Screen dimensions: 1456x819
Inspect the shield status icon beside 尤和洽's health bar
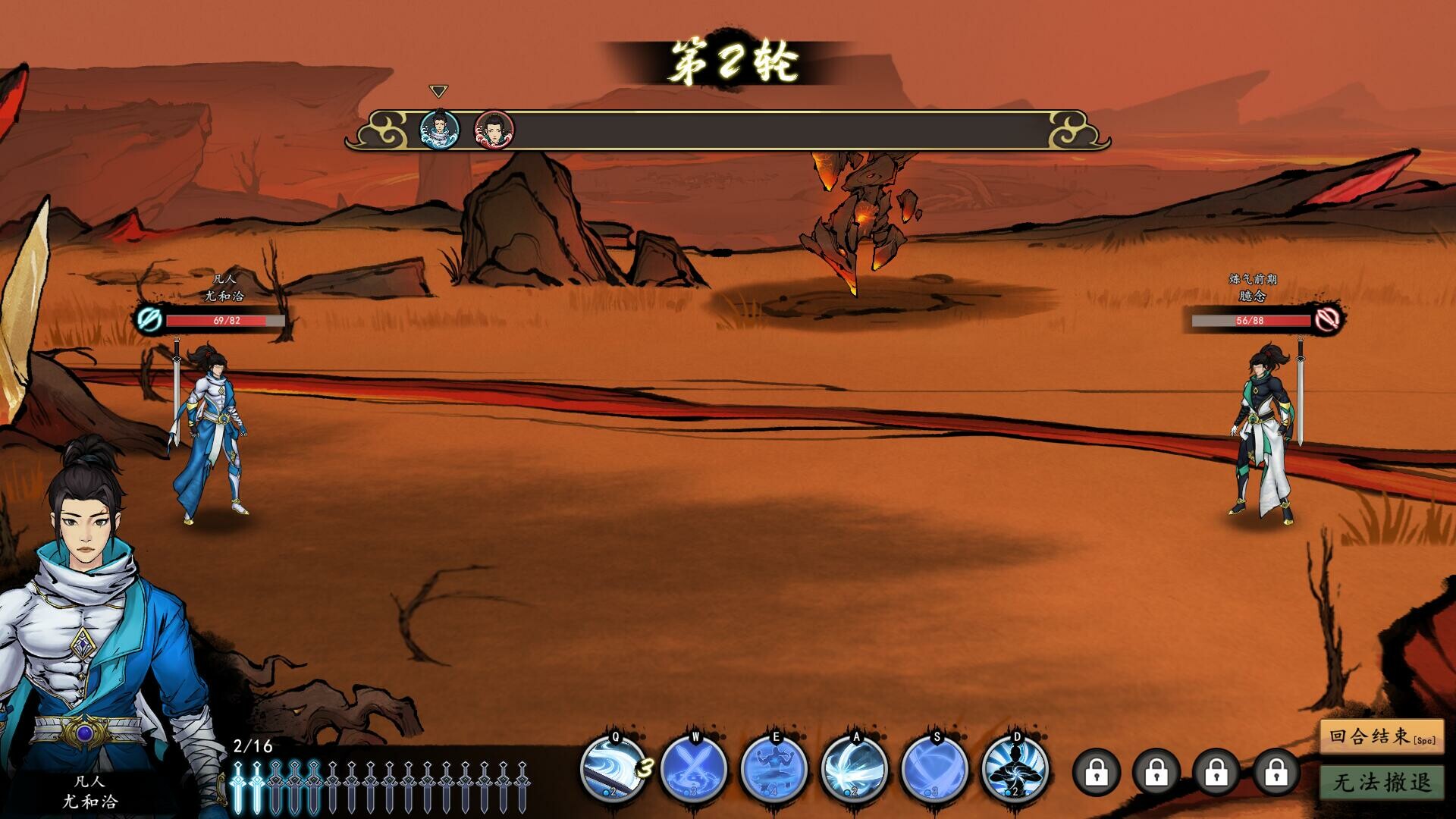point(149,319)
